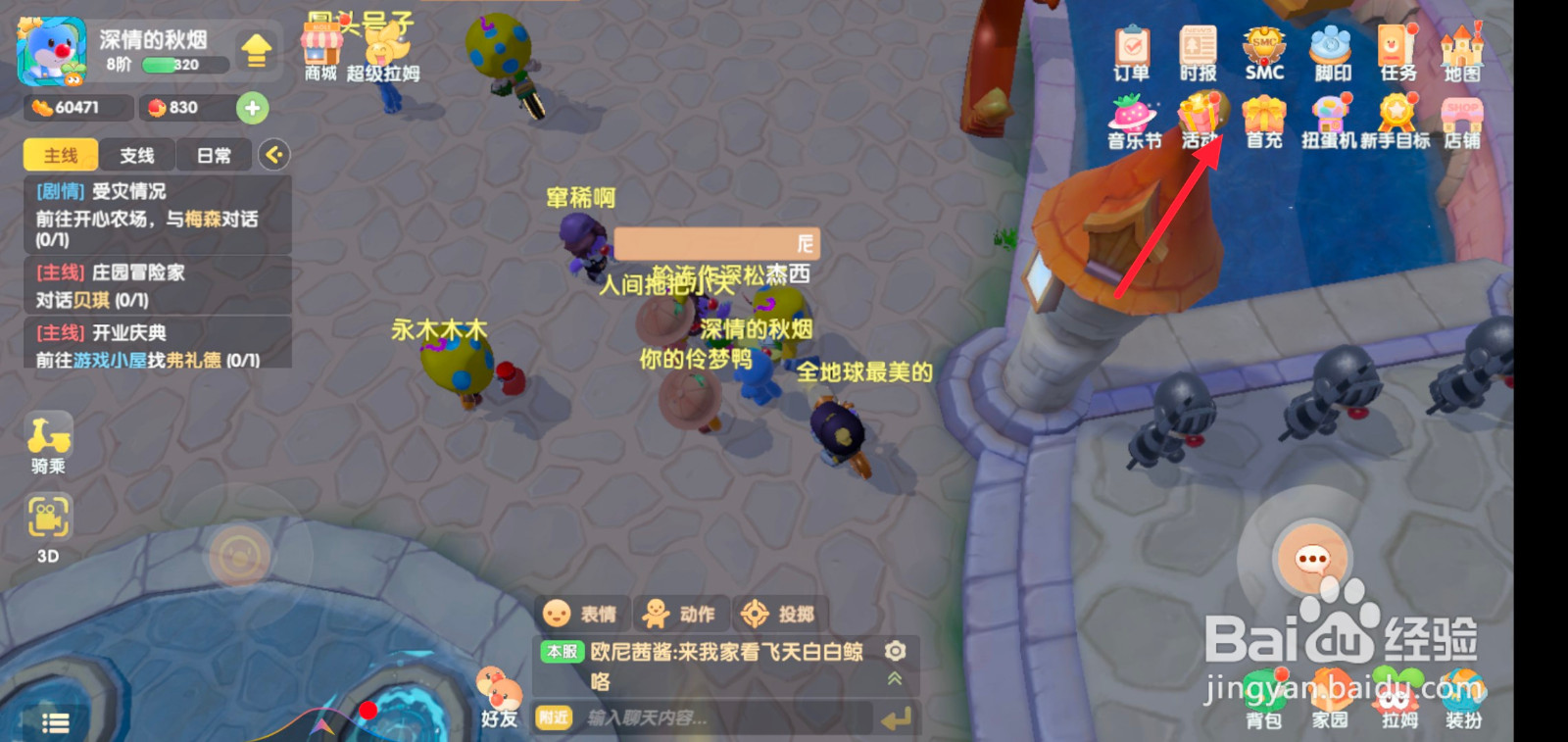Screen dimensions: 1568x742
Task: Open the 超级拉姆 feature
Action: pyautogui.click(x=382, y=47)
